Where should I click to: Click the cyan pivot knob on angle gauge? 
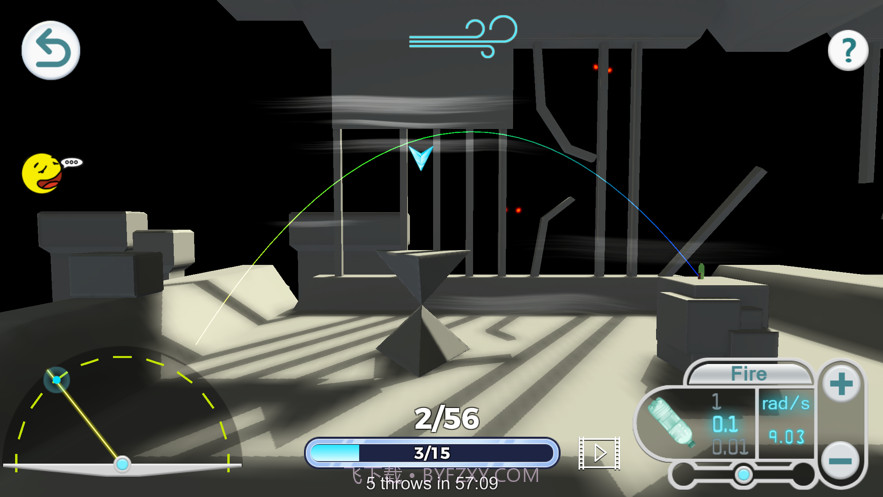(x=122, y=464)
